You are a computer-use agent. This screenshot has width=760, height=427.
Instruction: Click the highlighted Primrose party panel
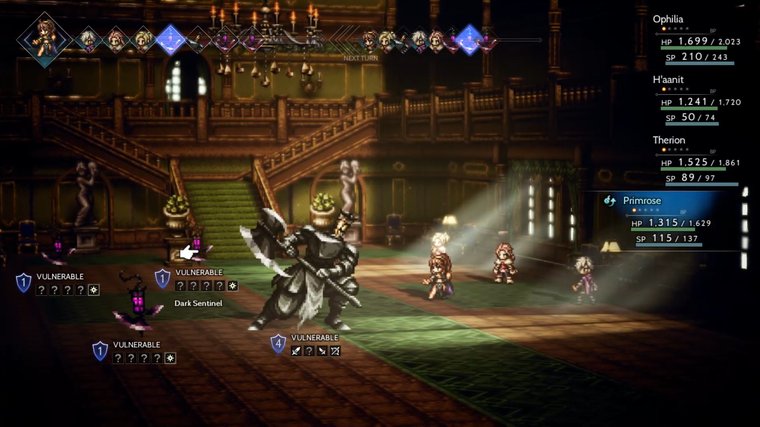click(670, 220)
